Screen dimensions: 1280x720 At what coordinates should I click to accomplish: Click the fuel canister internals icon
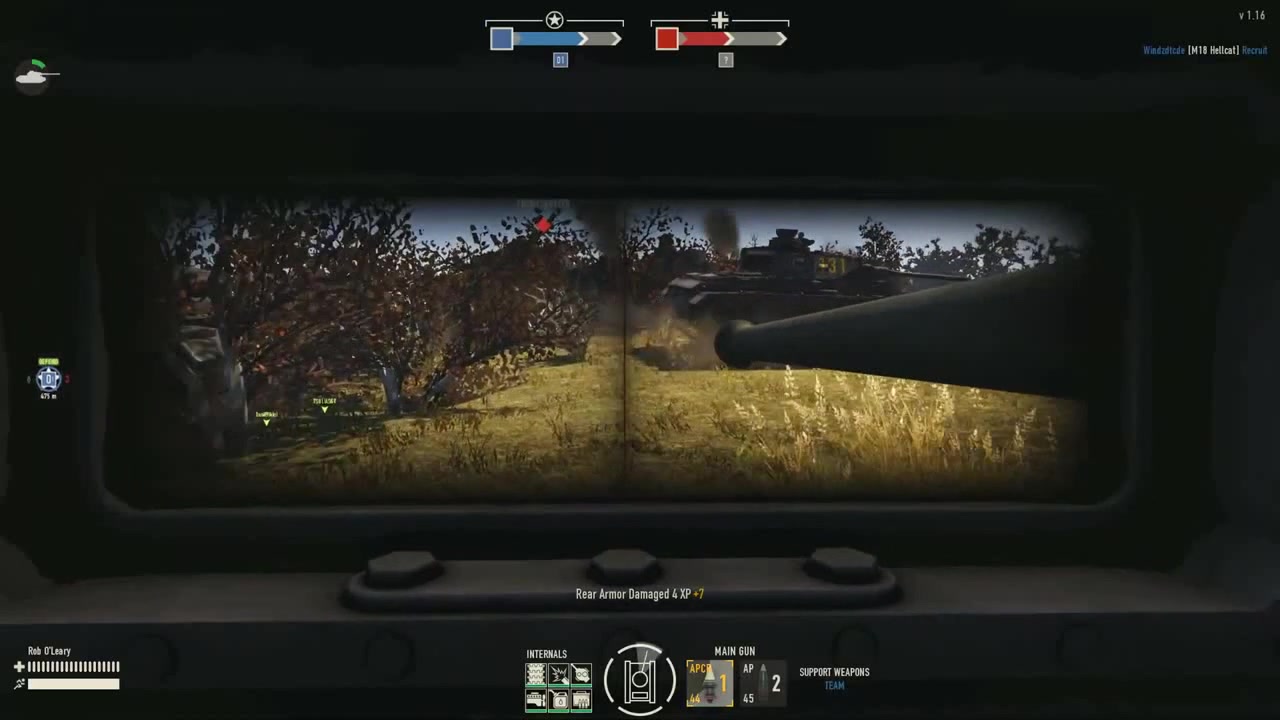559,699
